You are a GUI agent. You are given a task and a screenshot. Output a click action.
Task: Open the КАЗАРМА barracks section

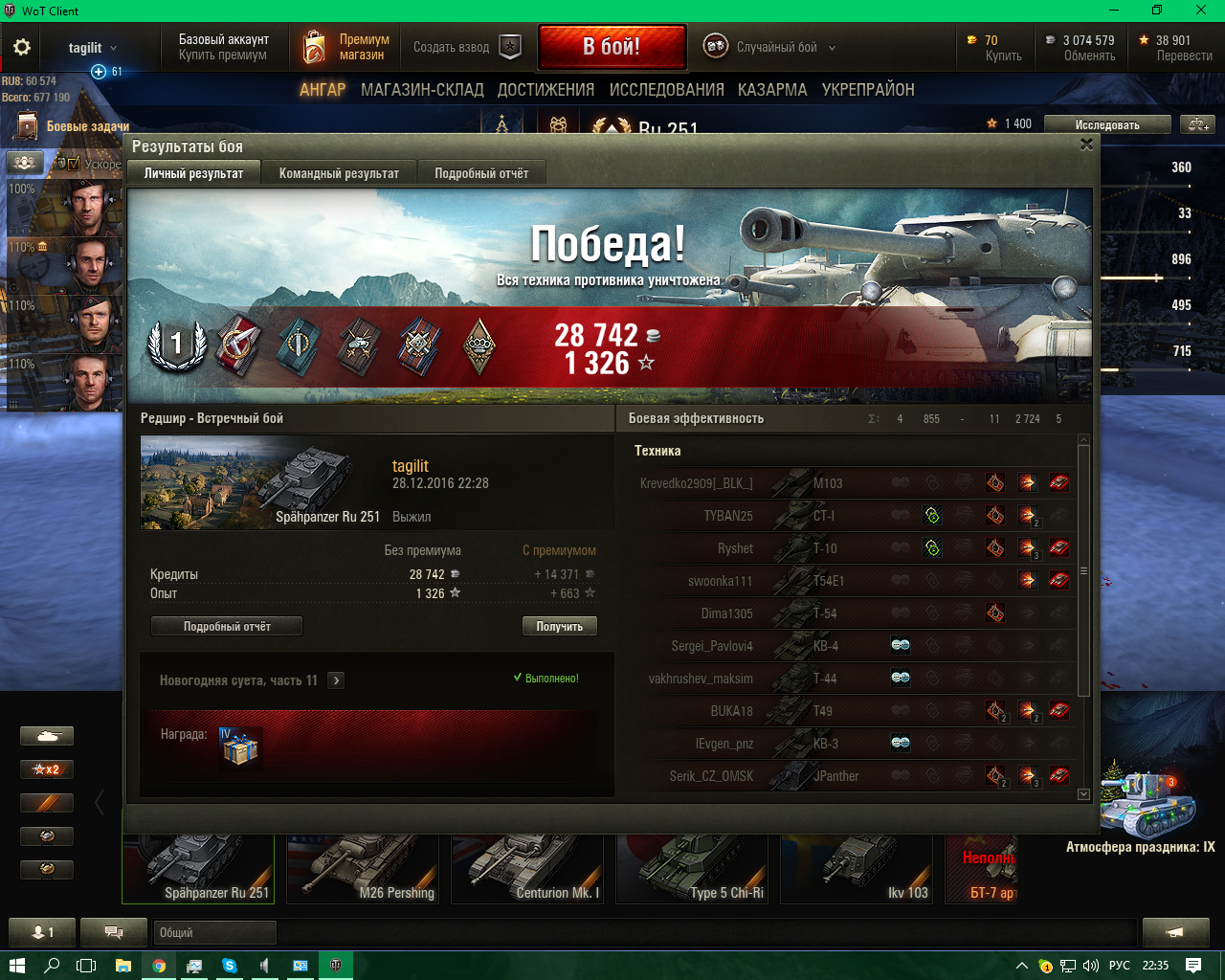point(772,90)
